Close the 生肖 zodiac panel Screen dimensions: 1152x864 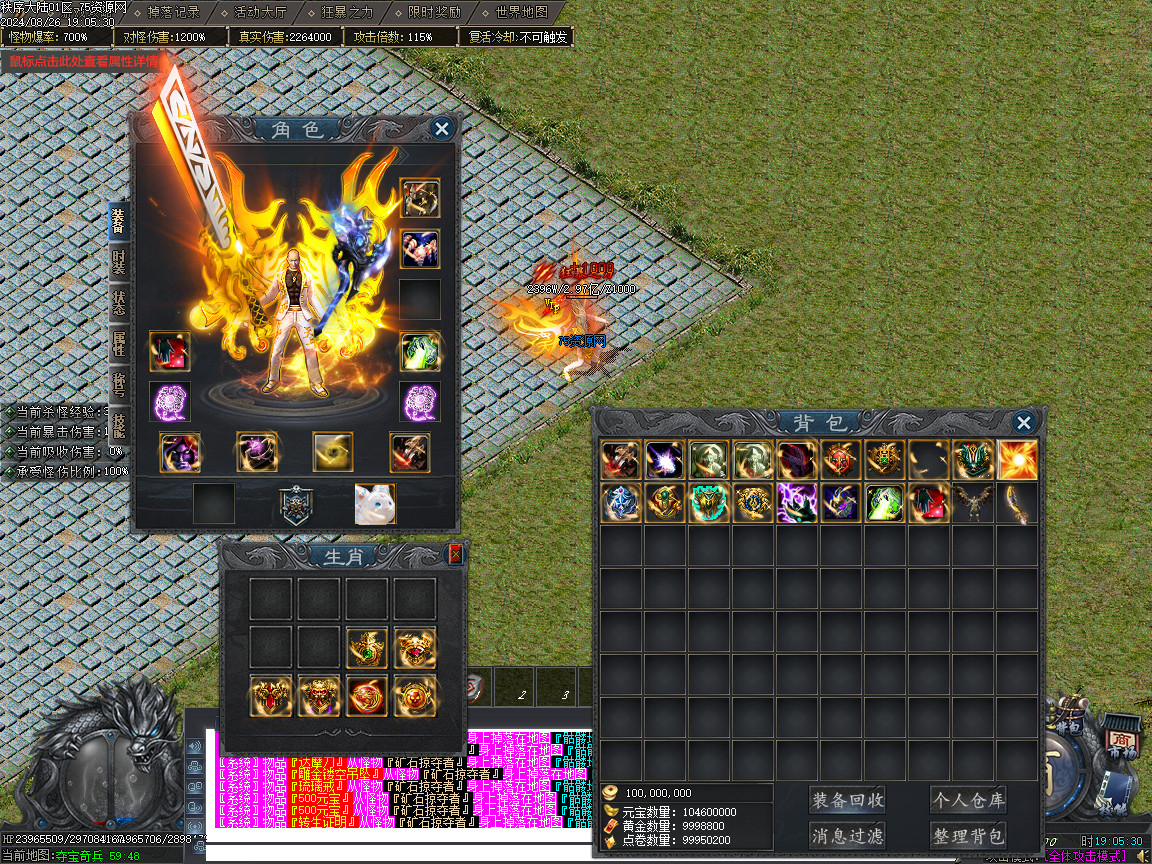pos(456,554)
